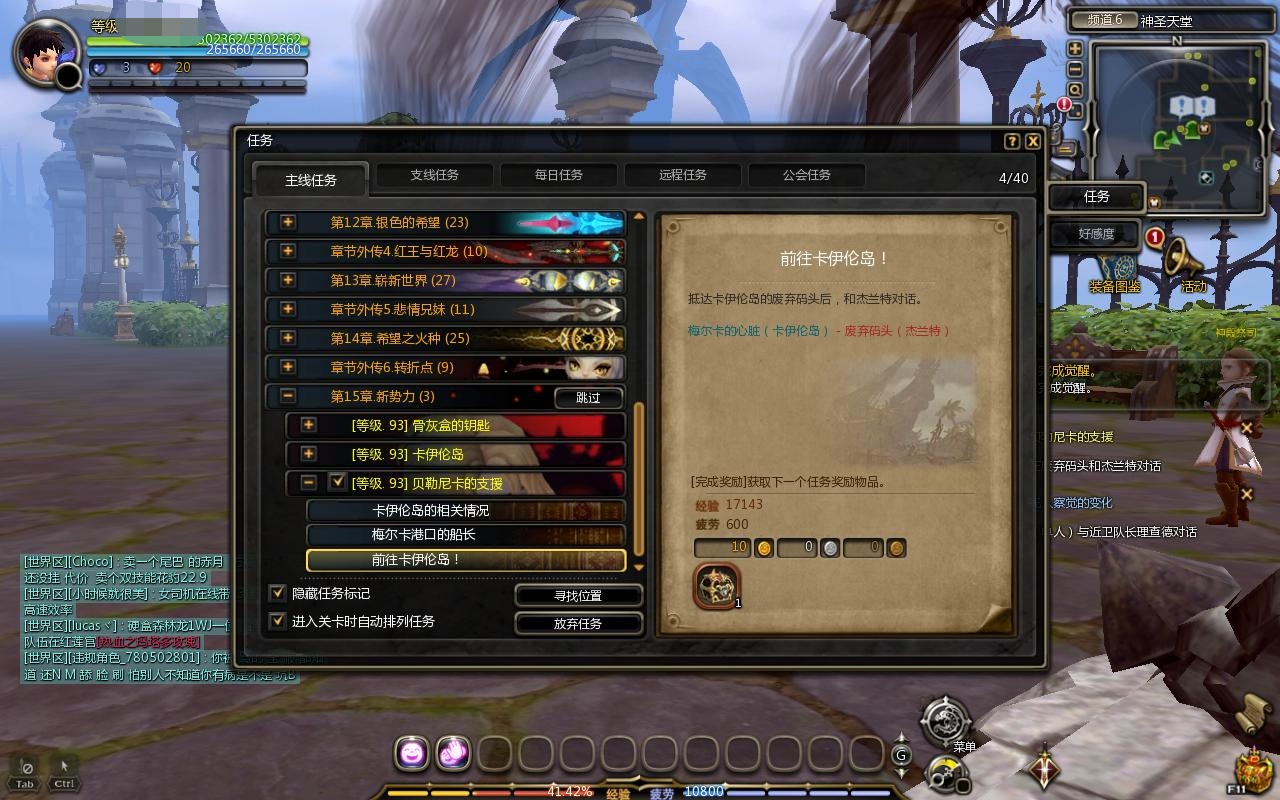
Task: Expand chapter 第13章 崭新世界
Action: (x=288, y=280)
